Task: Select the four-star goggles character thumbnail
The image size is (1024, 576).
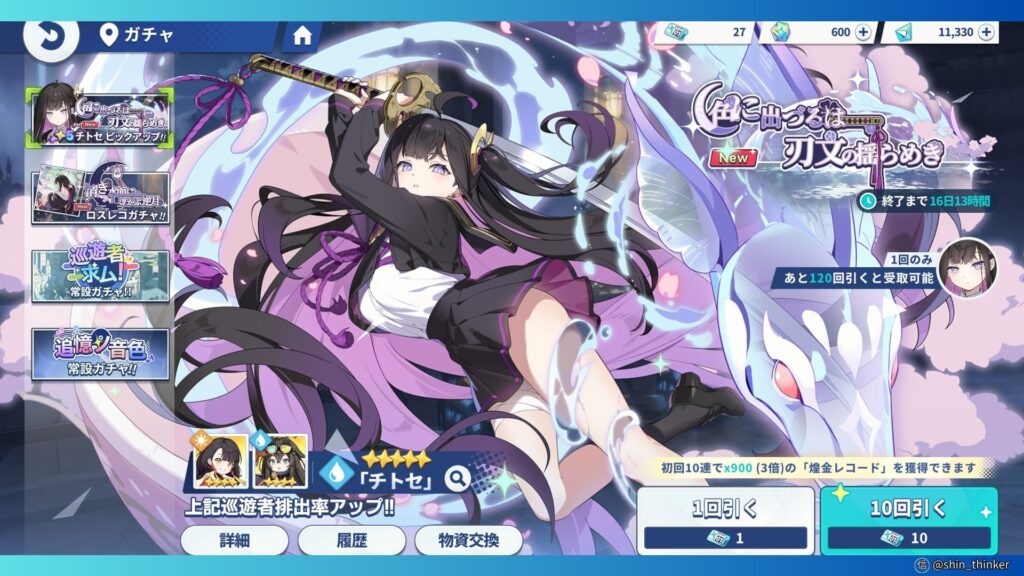Action: pos(280,460)
